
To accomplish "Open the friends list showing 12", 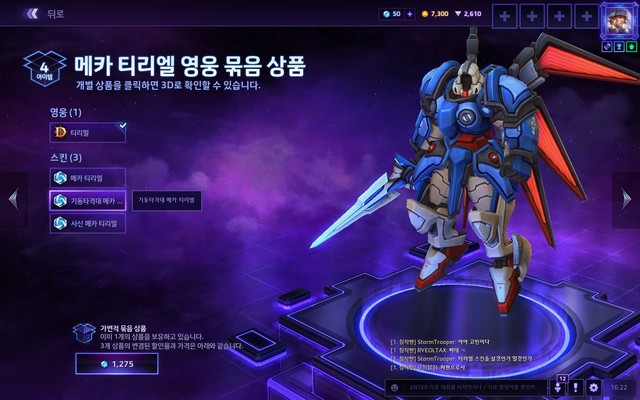I will (558, 386).
